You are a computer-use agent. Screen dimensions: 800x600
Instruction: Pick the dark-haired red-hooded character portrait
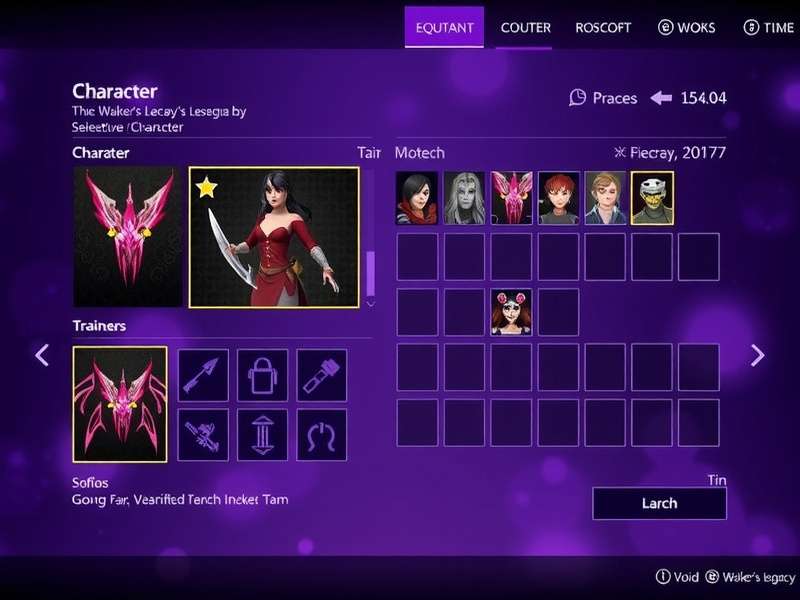coord(417,197)
